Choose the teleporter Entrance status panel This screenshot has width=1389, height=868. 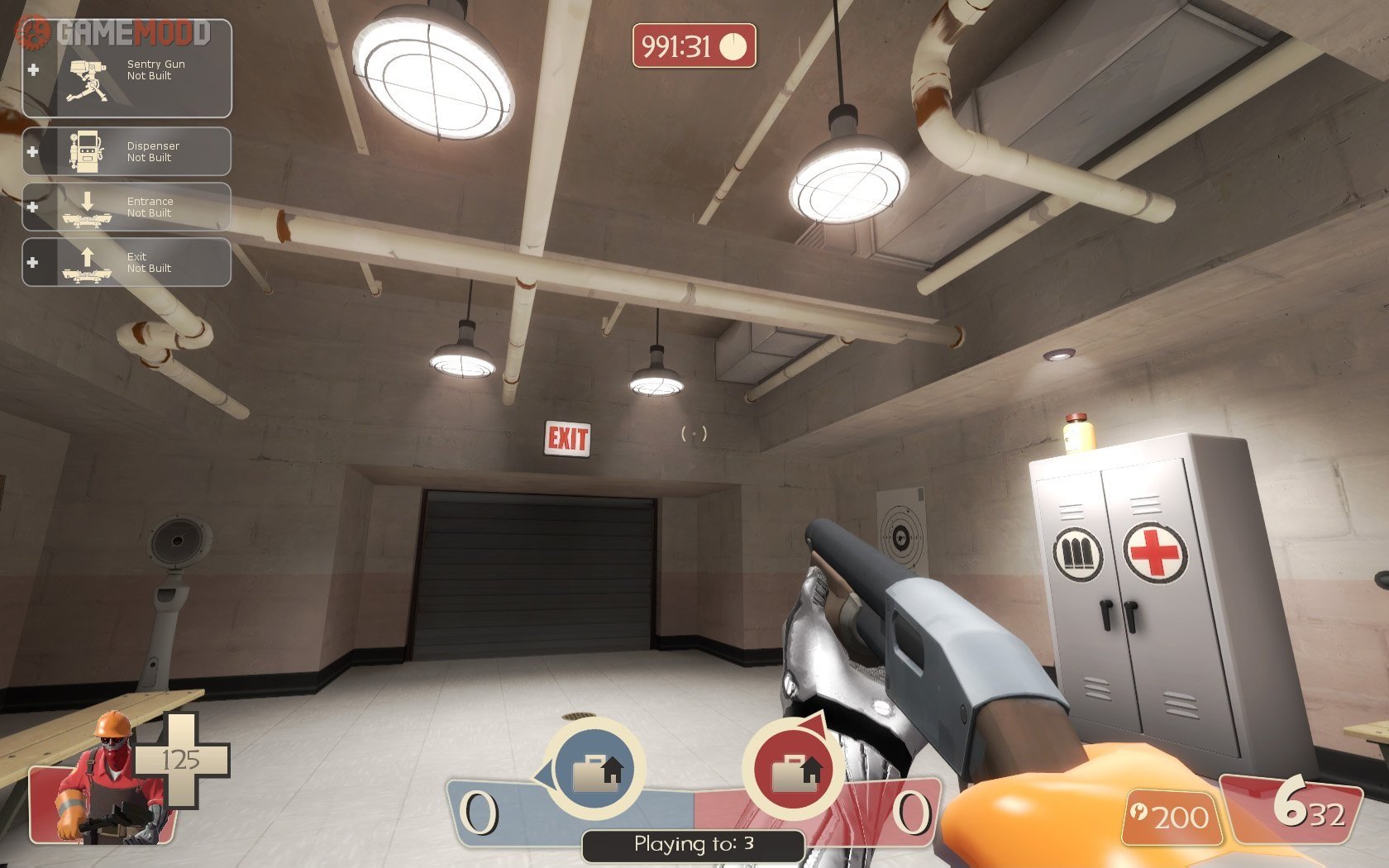coord(126,207)
